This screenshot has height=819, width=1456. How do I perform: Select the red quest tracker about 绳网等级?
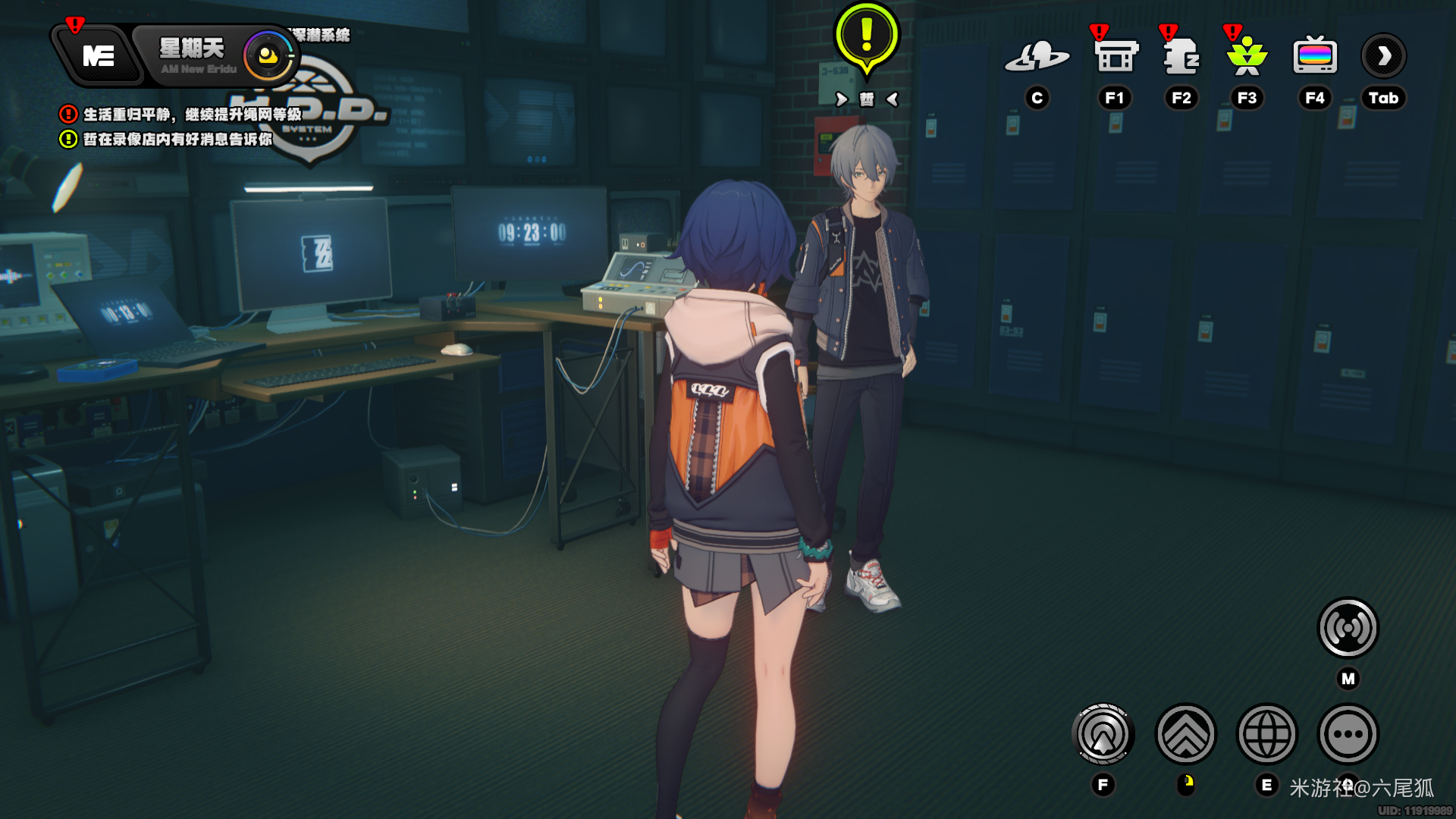coord(181,115)
